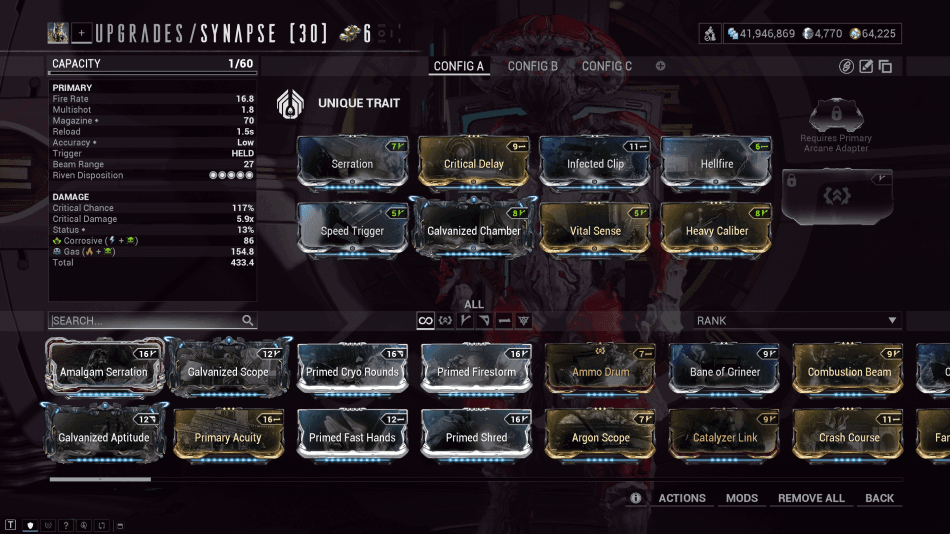Screen dimensions: 950x534
Task: Switch to the Config B tab
Action: [532, 66]
